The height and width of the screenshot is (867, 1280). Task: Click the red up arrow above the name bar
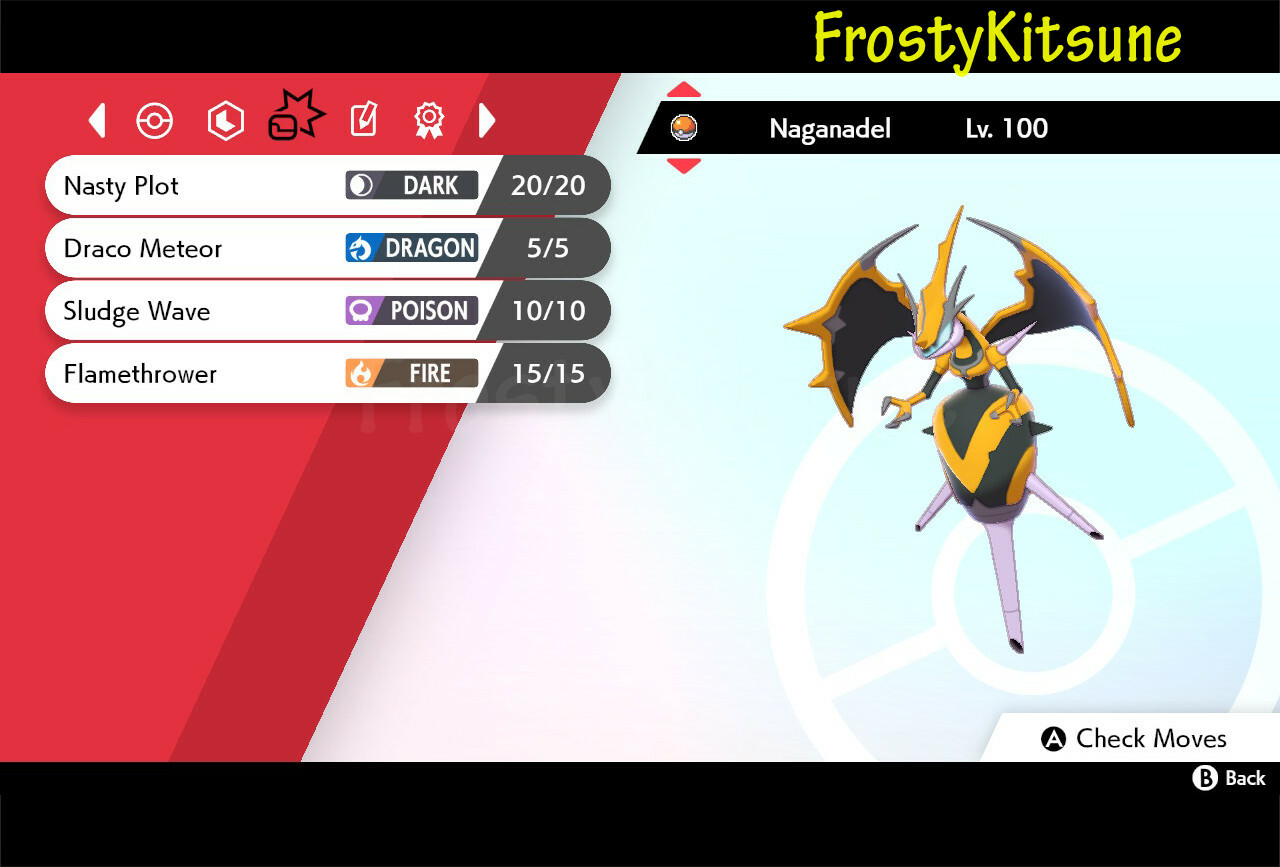684,88
